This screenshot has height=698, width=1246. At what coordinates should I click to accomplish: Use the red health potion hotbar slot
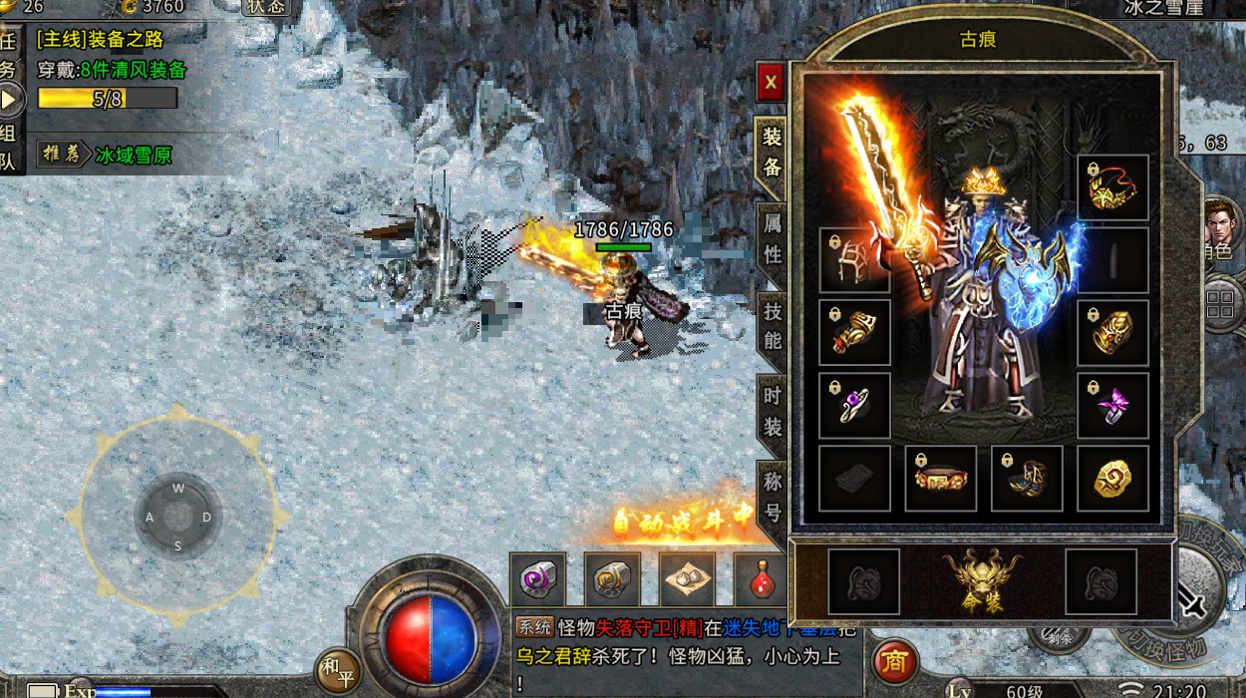click(762, 579)
